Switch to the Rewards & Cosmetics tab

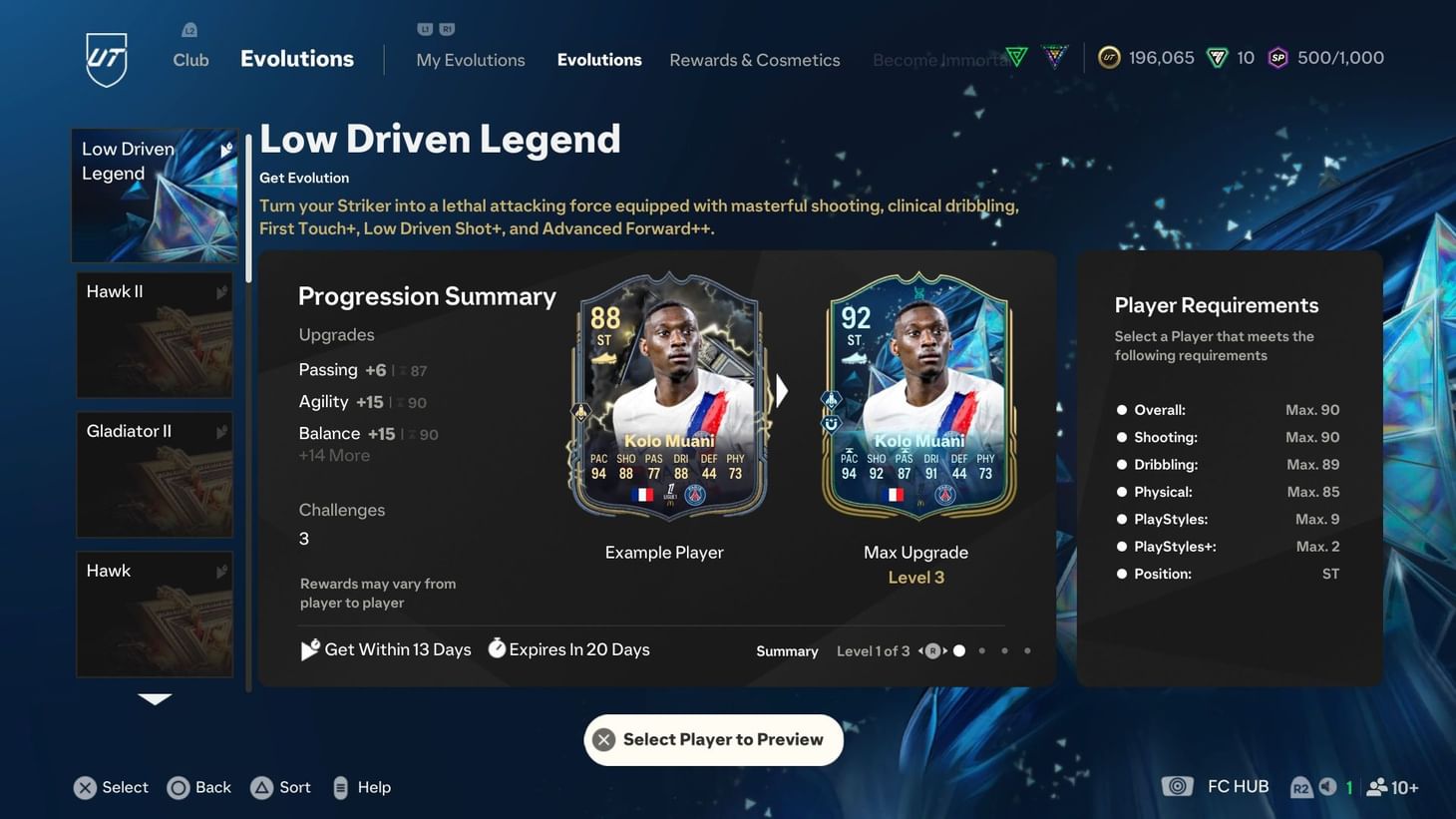[754, 60]
